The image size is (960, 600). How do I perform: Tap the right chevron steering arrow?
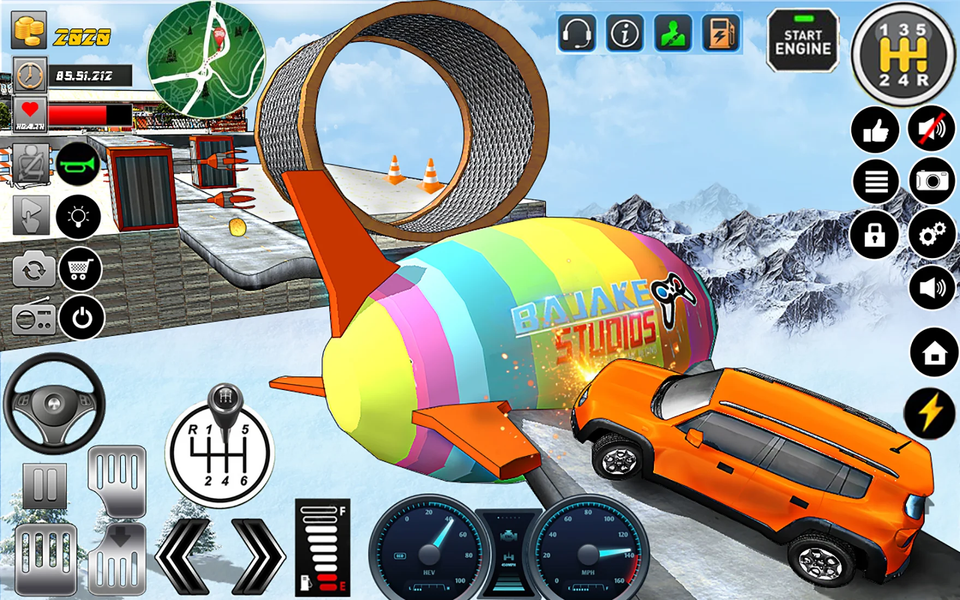pos(259,552)
